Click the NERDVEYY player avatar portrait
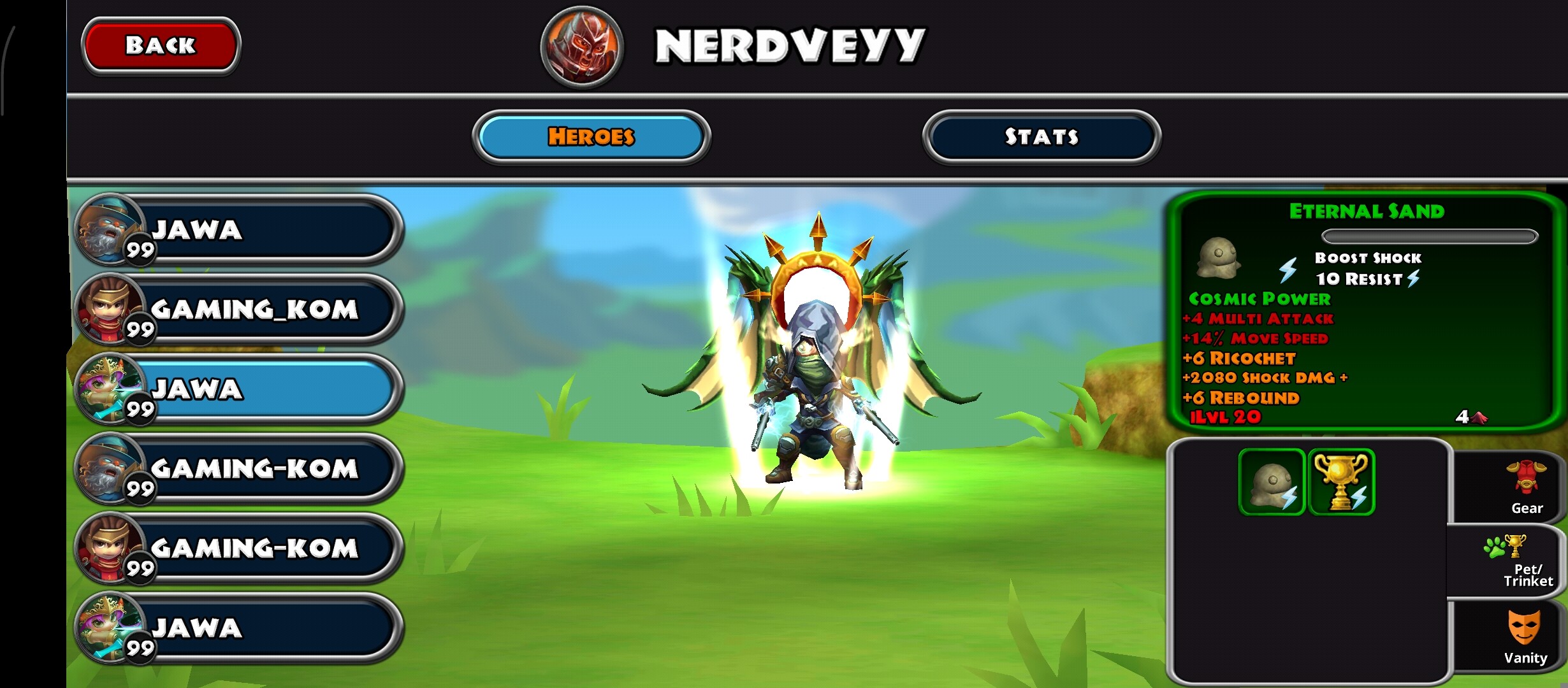The image size is (1568, 688). click(x=581, y=47)
